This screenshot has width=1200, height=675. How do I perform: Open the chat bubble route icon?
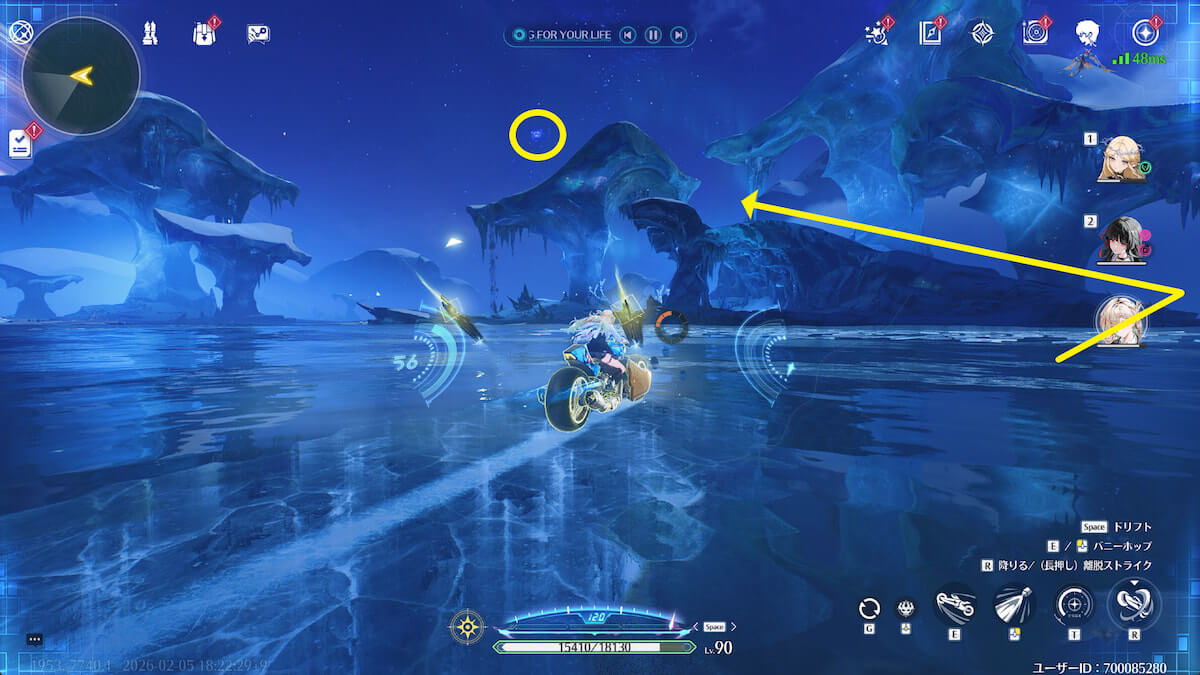[258, 34]
